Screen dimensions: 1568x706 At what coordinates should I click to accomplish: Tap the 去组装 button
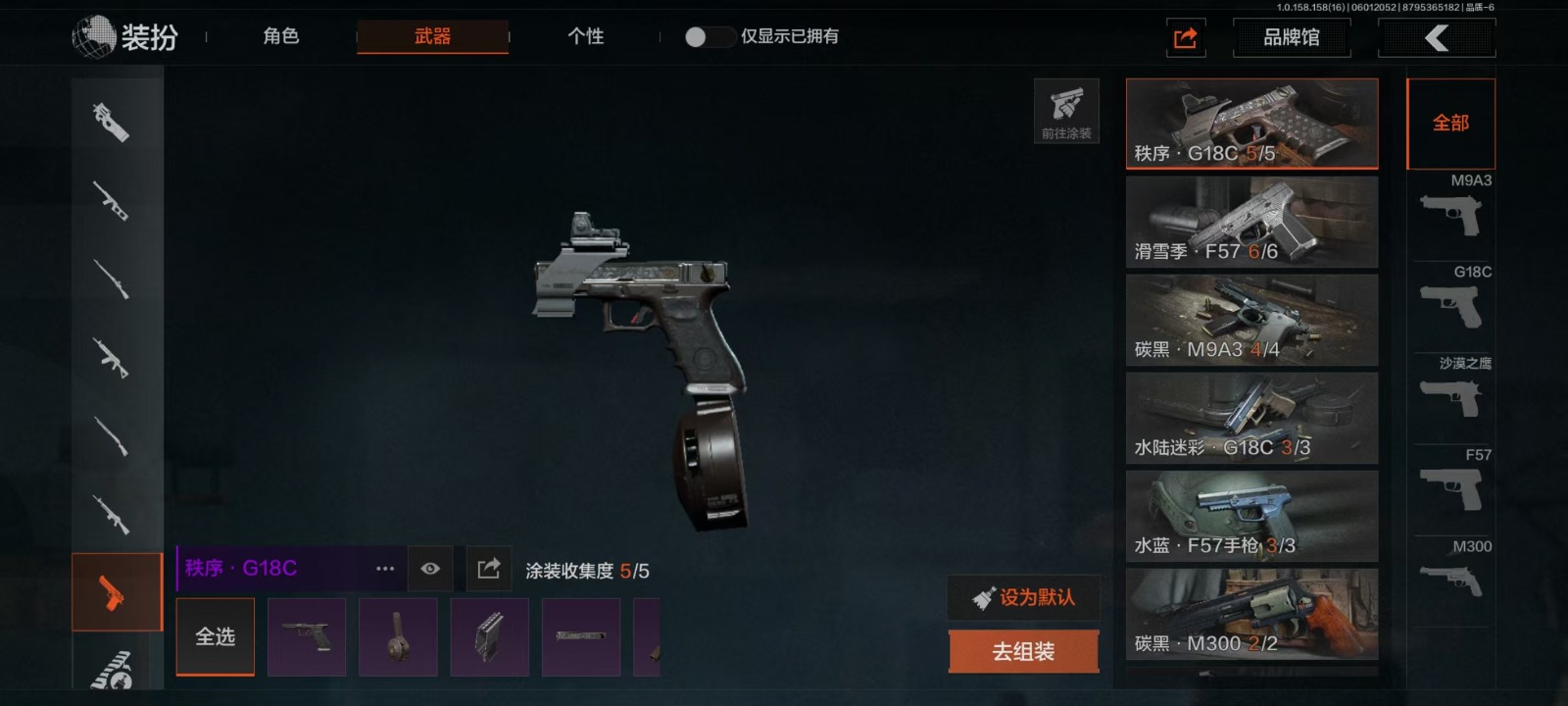(x=1023, y=652)
